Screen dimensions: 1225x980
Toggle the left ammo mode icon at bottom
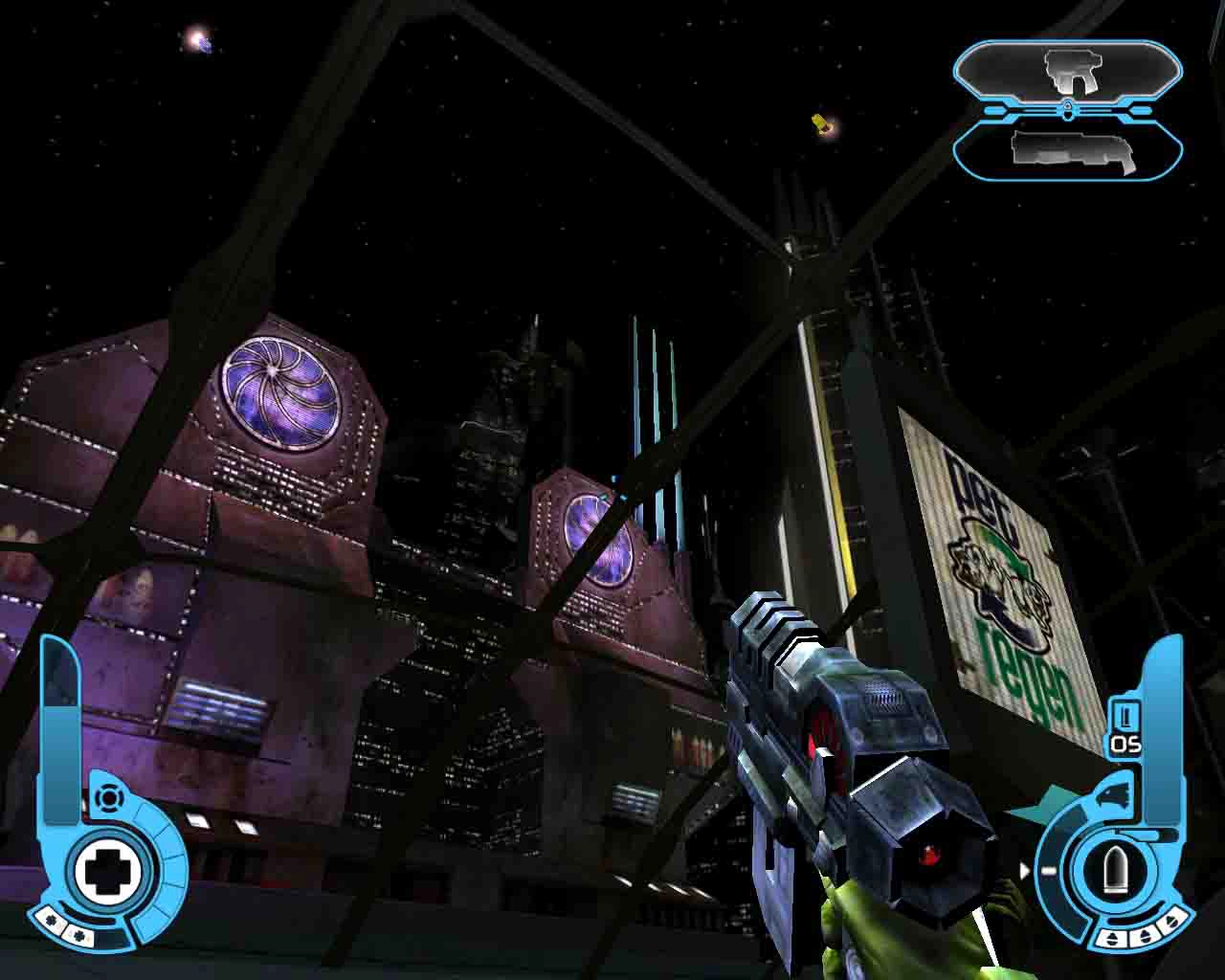click(x=1110, y=937)
